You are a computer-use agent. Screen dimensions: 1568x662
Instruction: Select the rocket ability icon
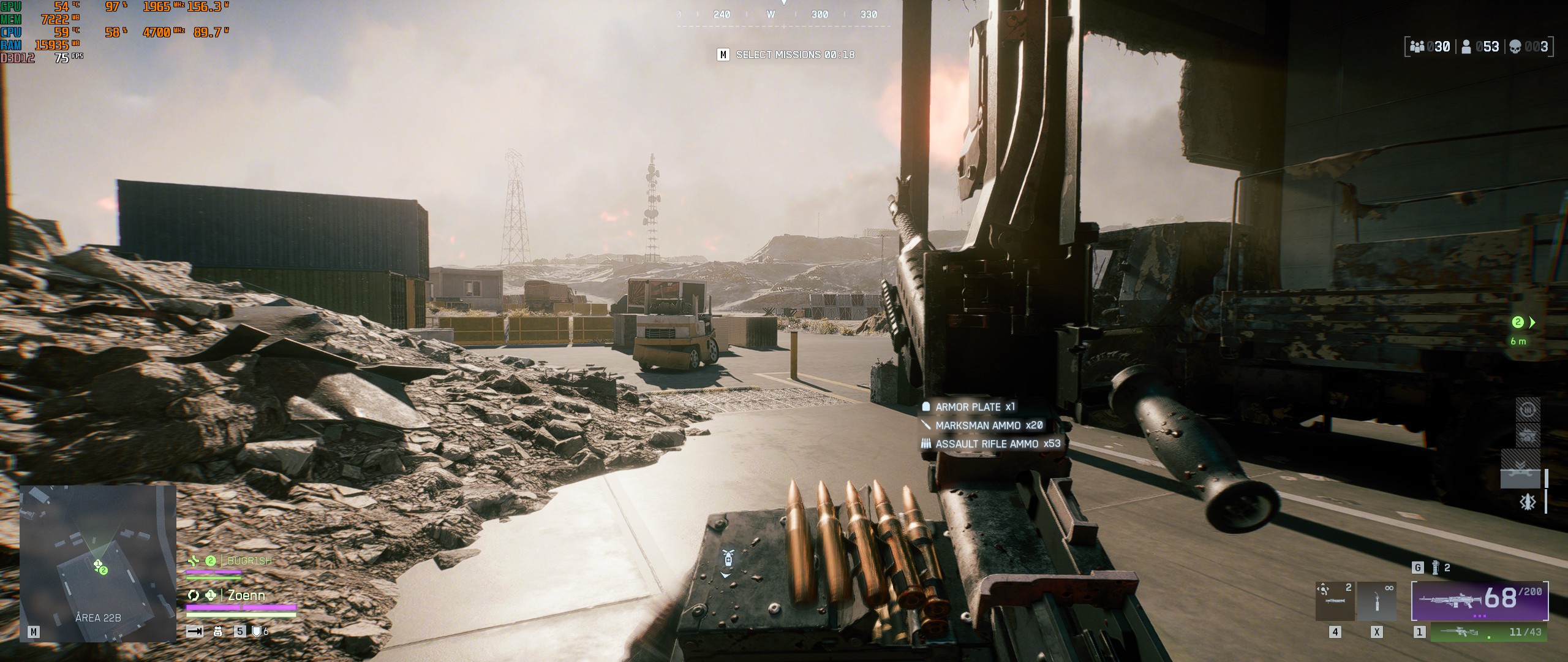1528,503
